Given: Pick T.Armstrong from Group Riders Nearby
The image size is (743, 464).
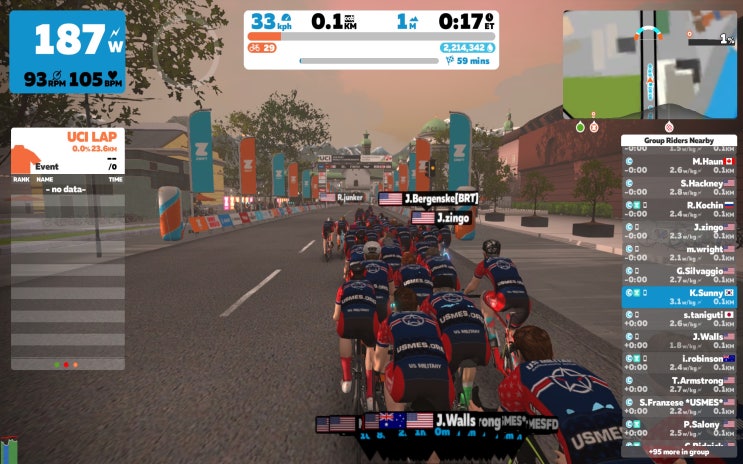Looking at the screenshot, I should tap(679, 385).
